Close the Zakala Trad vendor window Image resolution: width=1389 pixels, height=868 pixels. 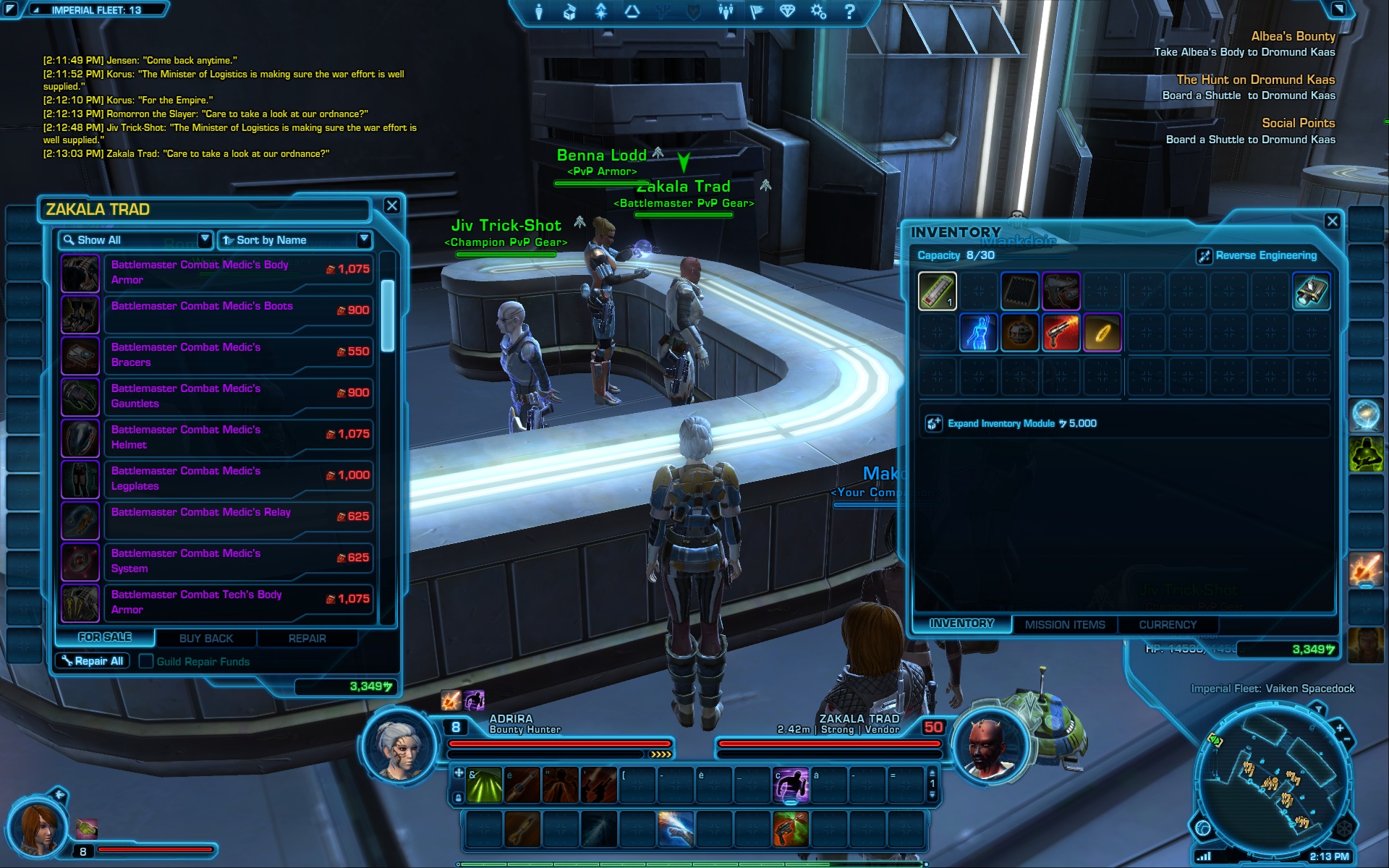(x=392, y=205)
